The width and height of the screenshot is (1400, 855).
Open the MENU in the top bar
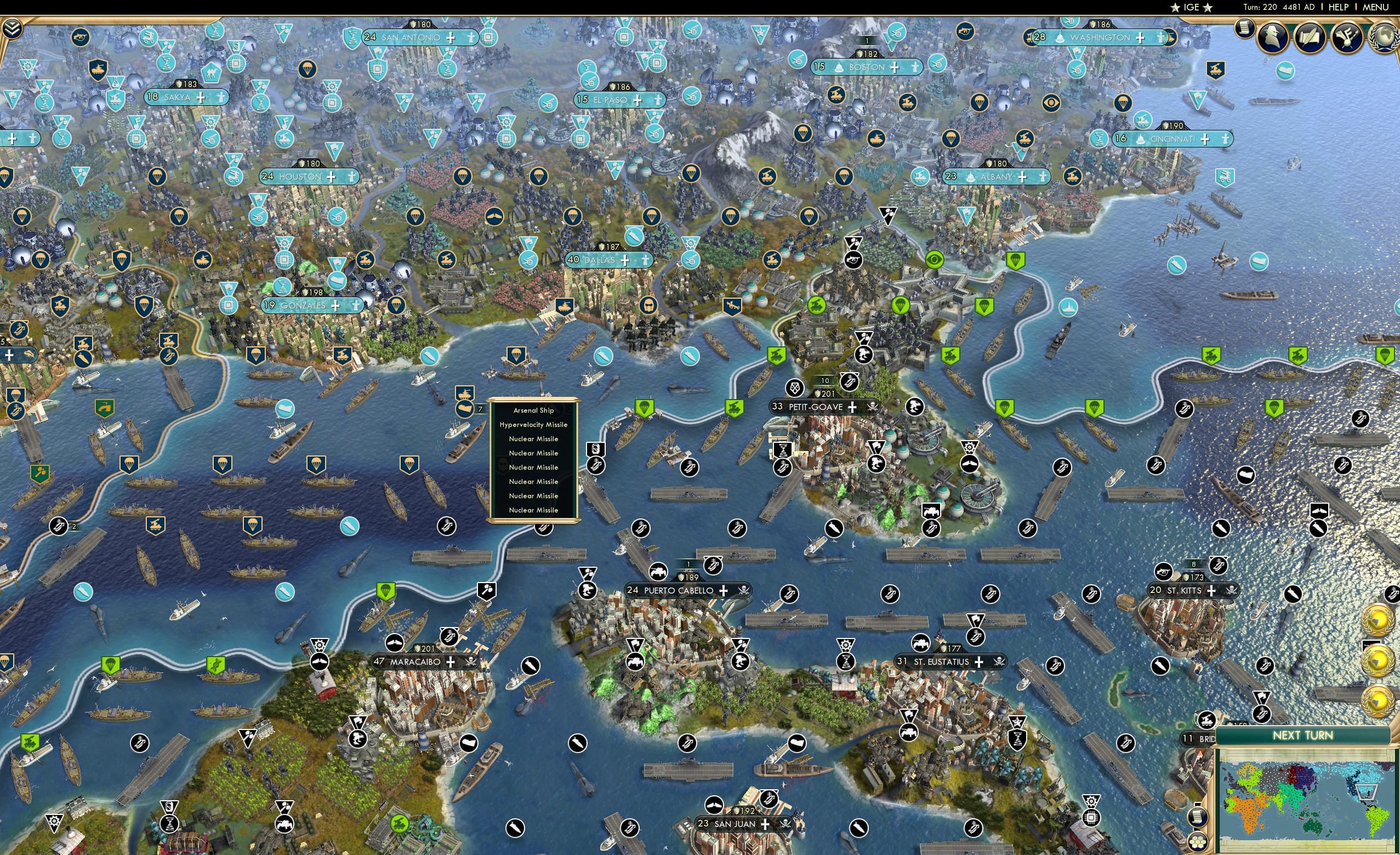1375,7
